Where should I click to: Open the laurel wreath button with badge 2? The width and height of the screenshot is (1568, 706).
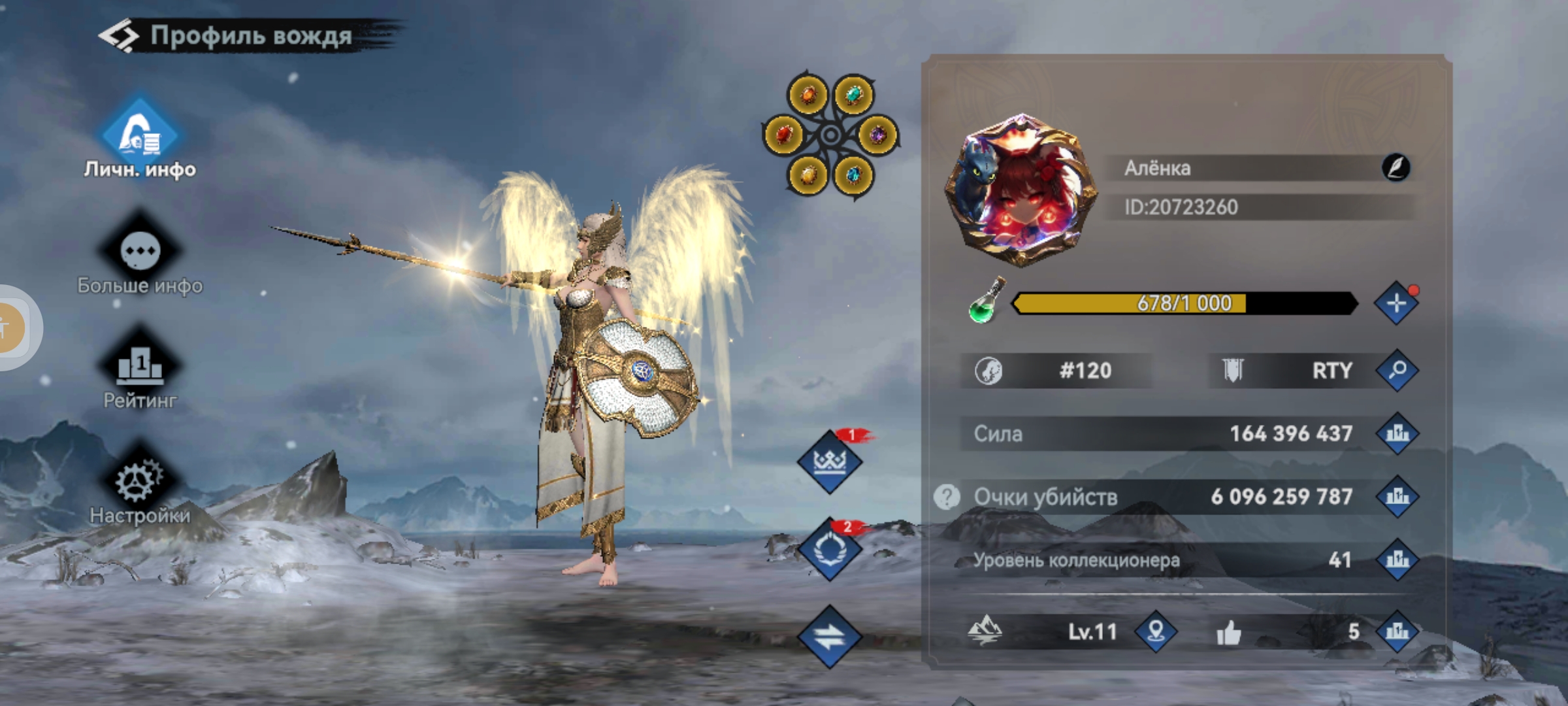830,550
